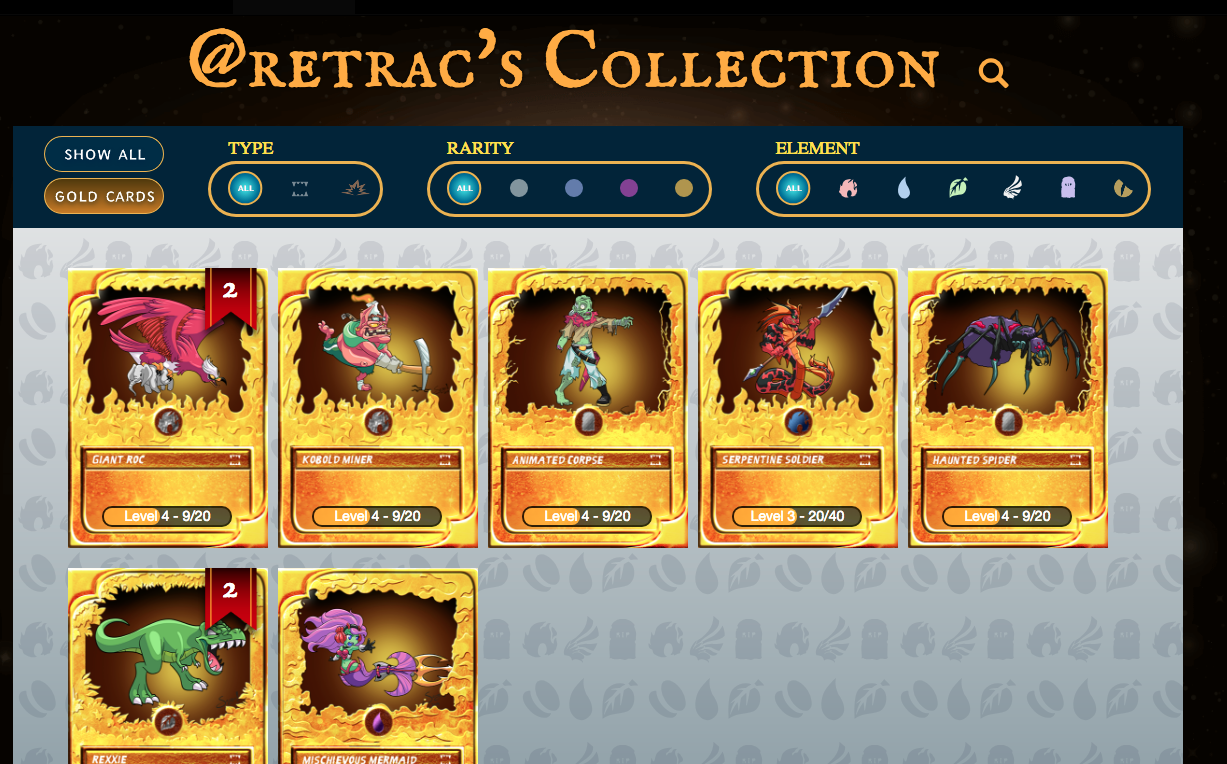Viewport: 1227px width, 764px height.
Task: Select the All option under Rarity
Action: (x=464, y=188)
